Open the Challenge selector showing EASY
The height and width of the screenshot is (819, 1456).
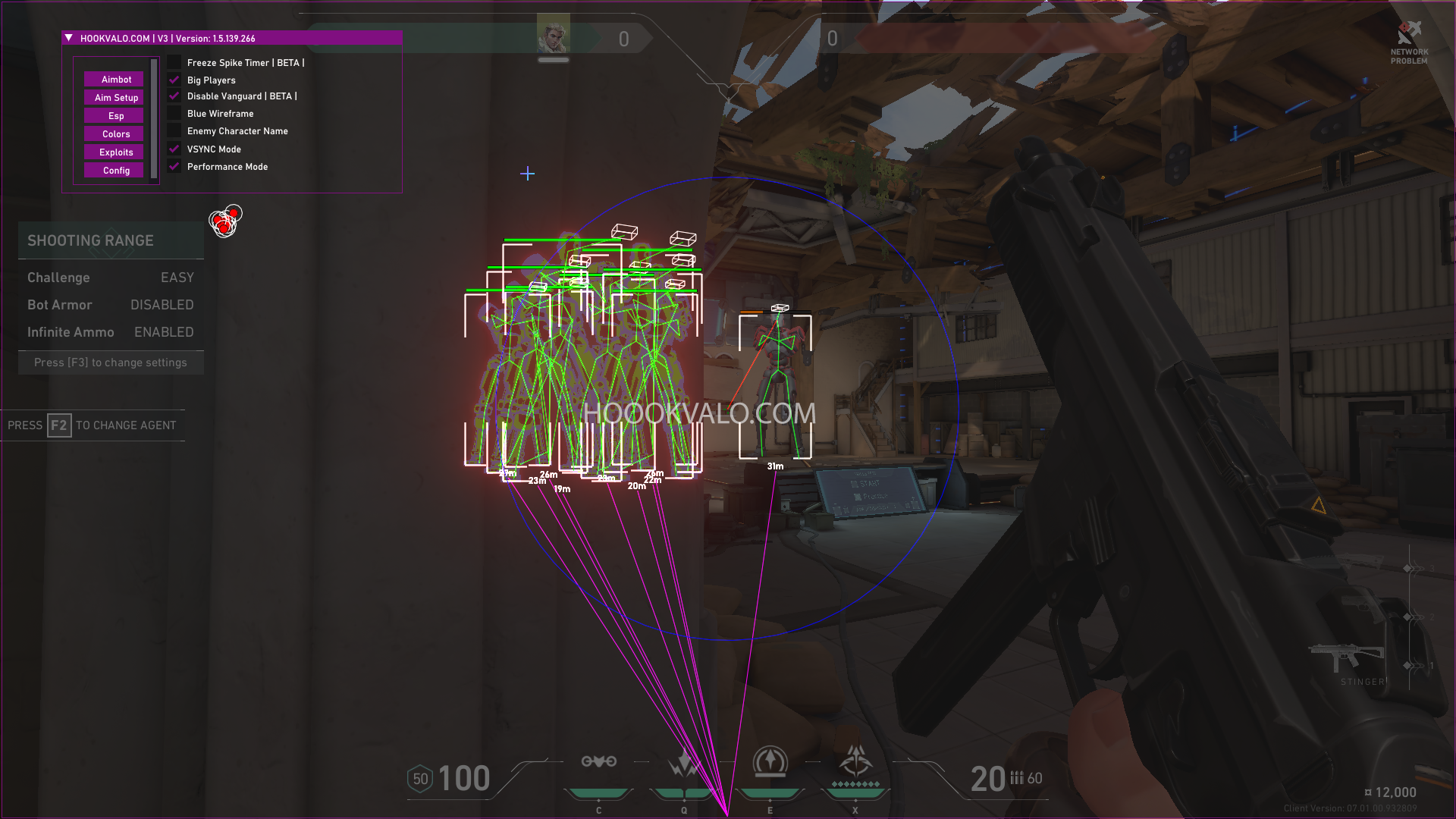click(x=177, y=278)
